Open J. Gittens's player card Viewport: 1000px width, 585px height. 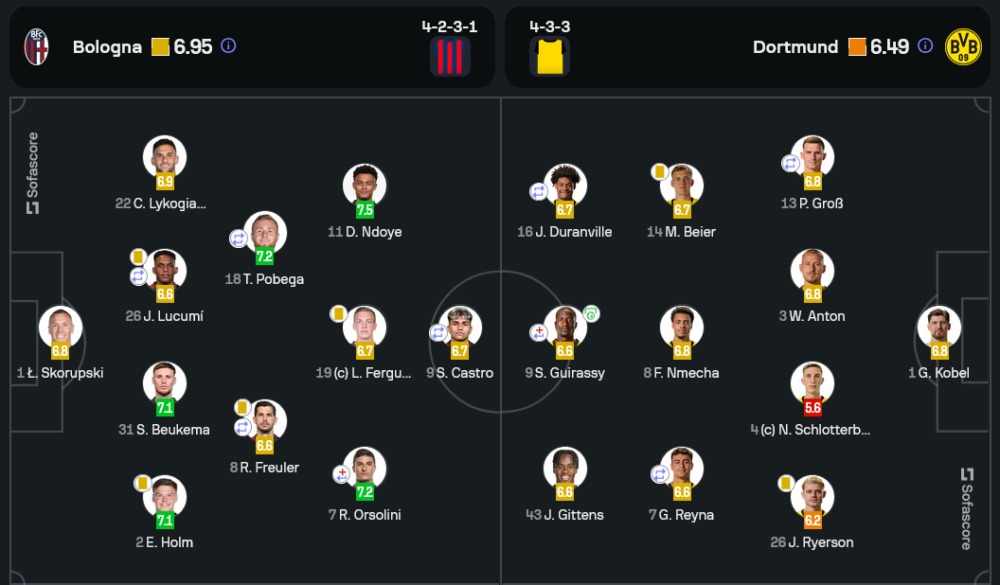(565, 469)
